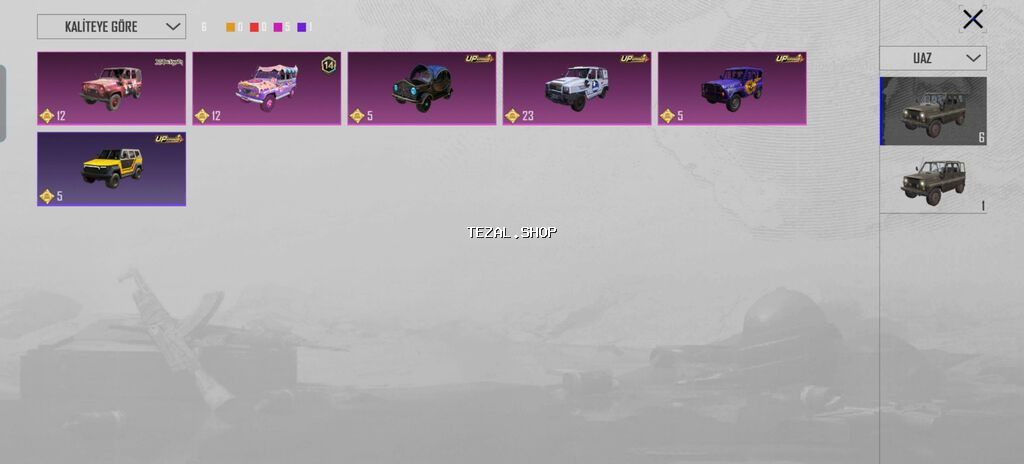
Task: Switch to the open-top UAZ with 1 skin
Action: coord(933,182)
